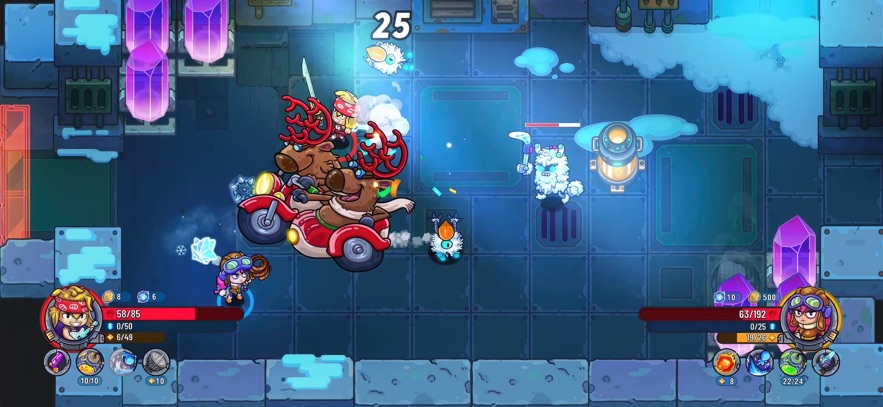Select the green slime 22/24 item icon

(x=792, y=361)
